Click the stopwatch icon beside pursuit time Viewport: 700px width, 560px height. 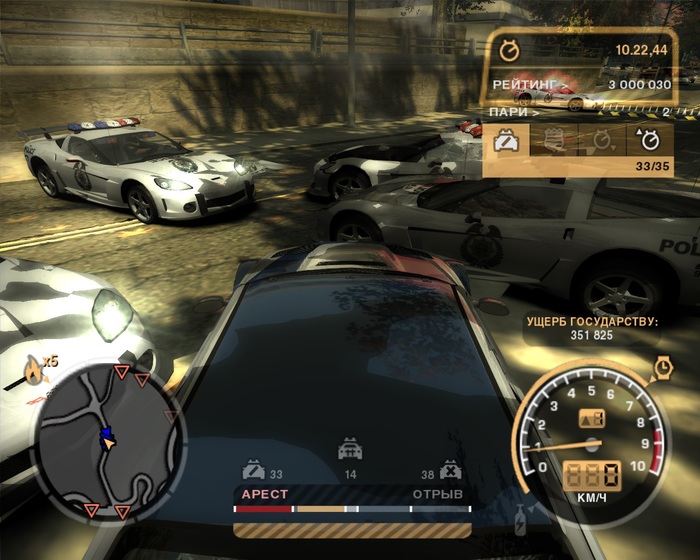pyautogui.click(x=510, y=48)
